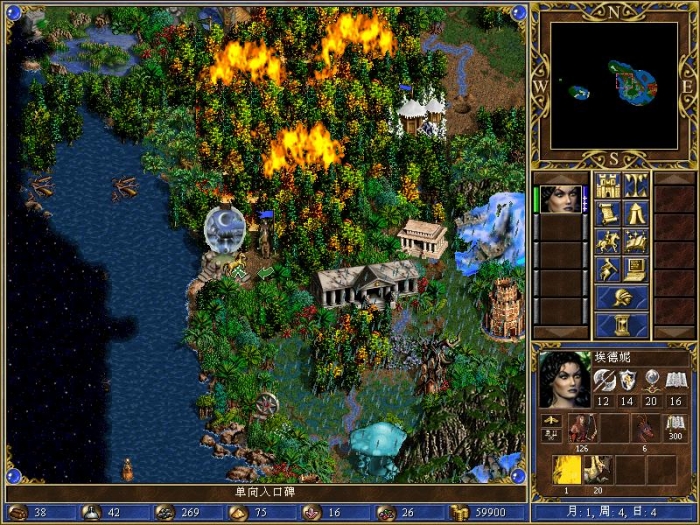Open the spellbook cast spell button
Image resolution: width=700 pixels, height=525 pixels.
coord(636,241)
